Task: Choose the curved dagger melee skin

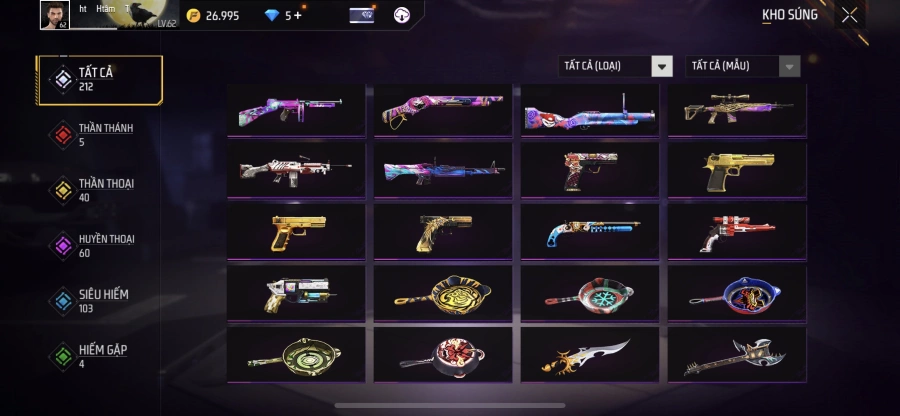Action: click(589, 354)
